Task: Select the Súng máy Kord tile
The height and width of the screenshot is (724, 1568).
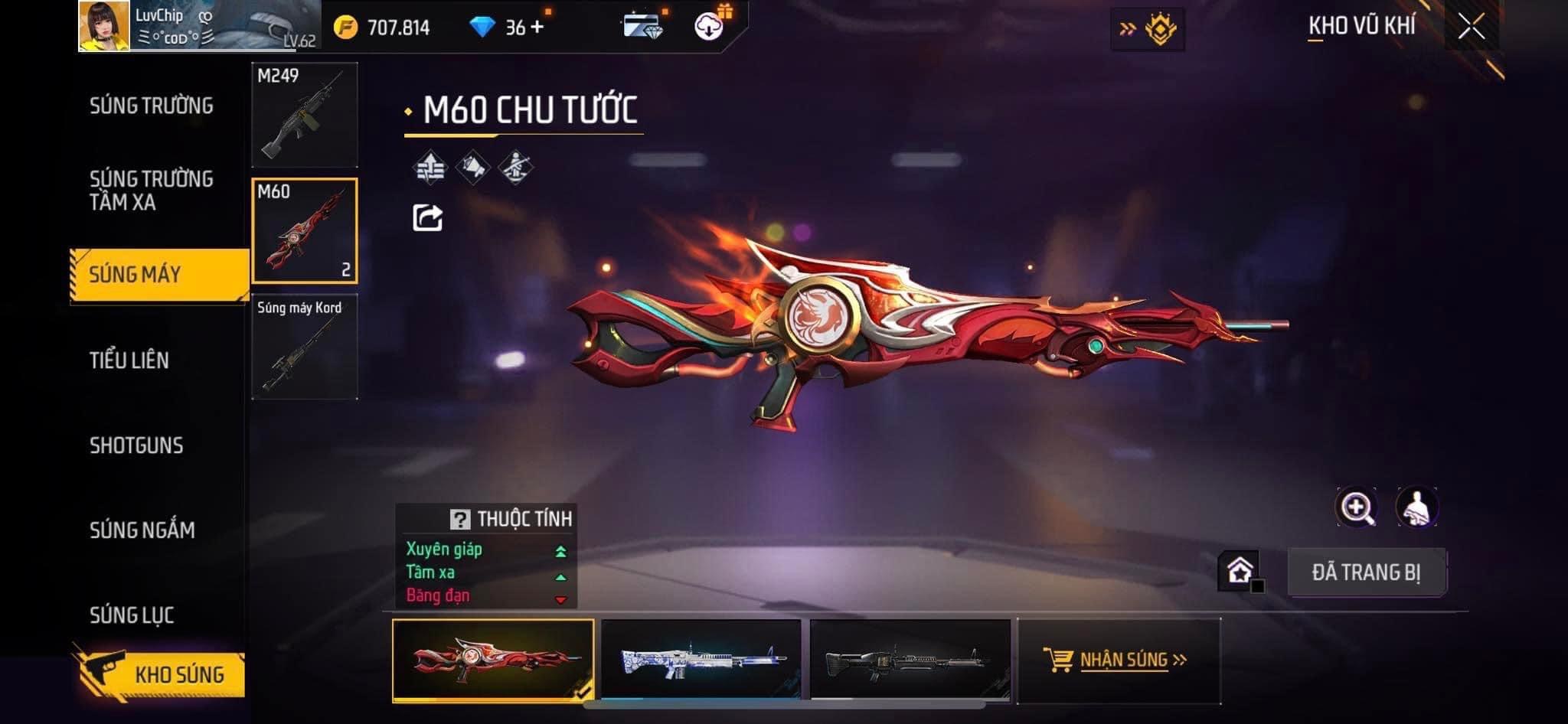Action: click(x=305, y=347)
